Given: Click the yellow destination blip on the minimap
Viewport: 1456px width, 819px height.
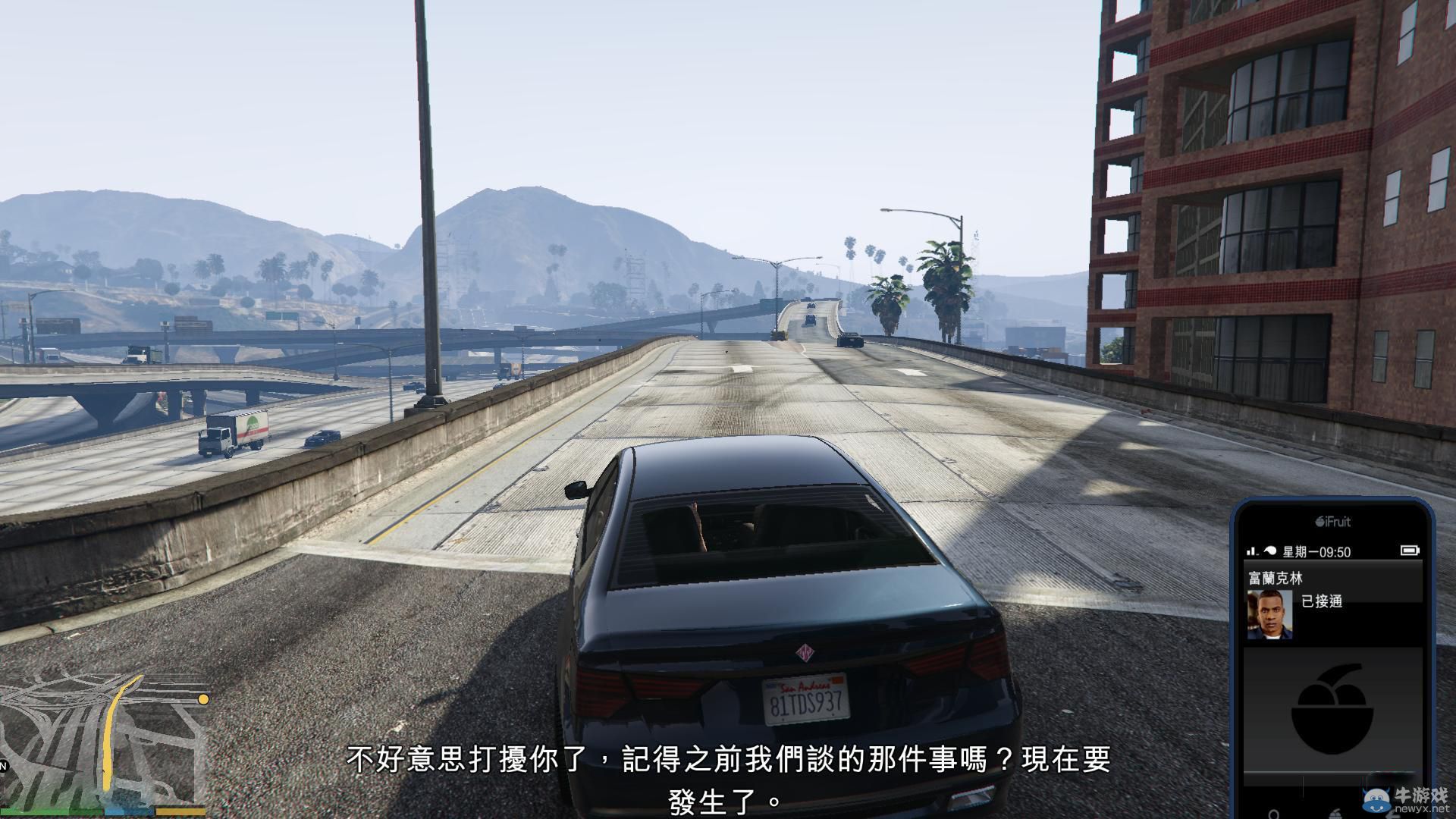Looking at the screenshot, I should pos(202,700).
